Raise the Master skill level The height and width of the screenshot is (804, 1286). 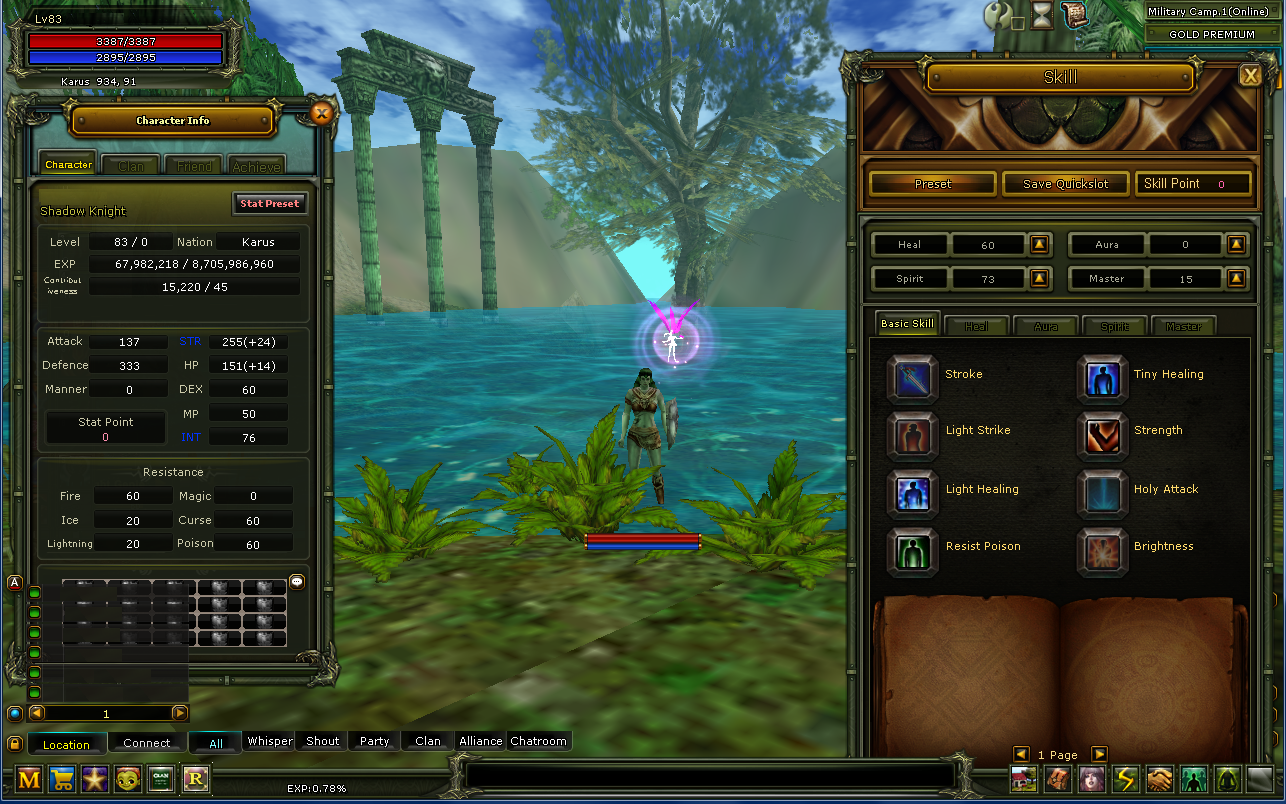1237,279
